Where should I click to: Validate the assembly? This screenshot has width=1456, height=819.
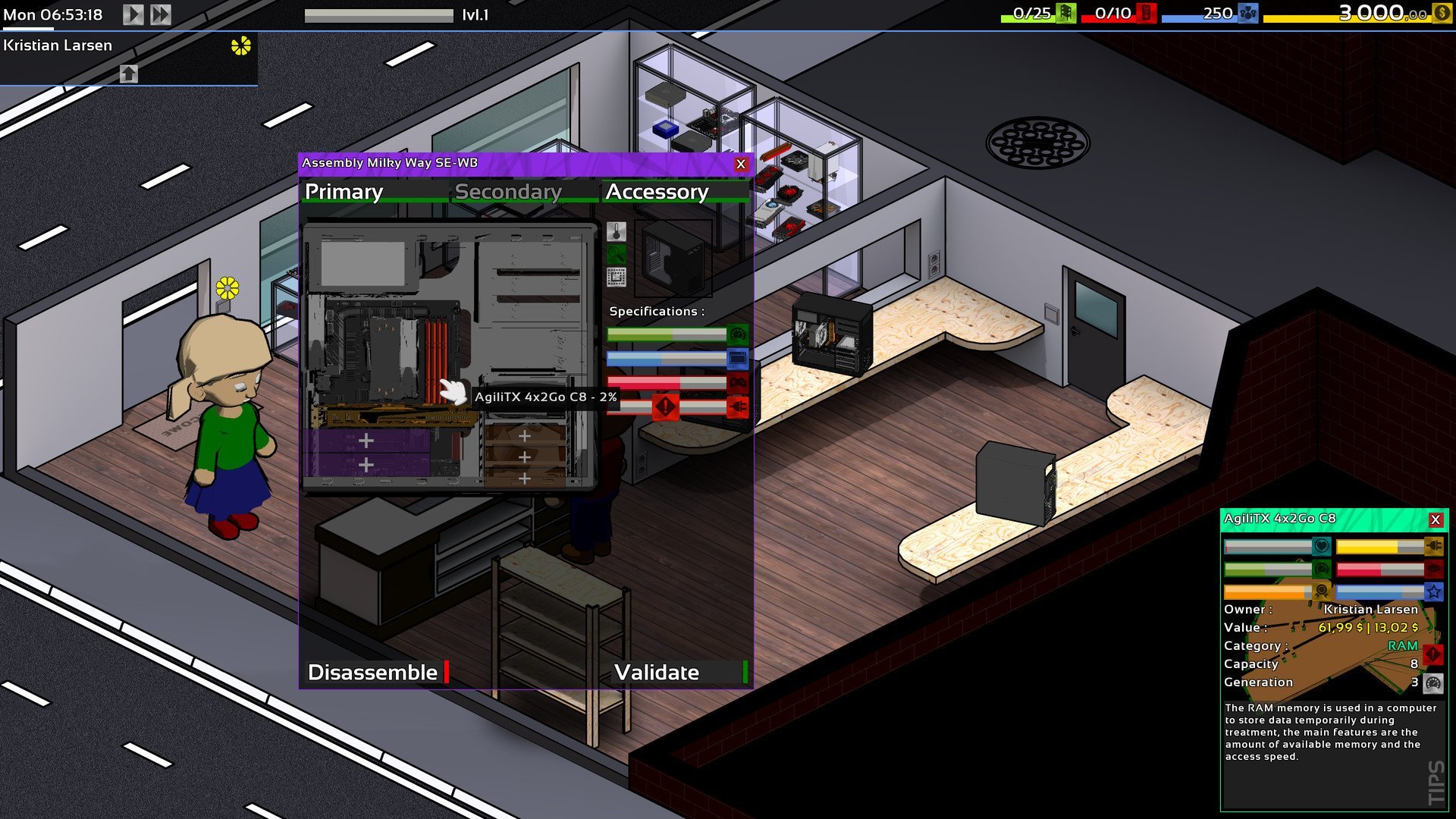[657, 672]
